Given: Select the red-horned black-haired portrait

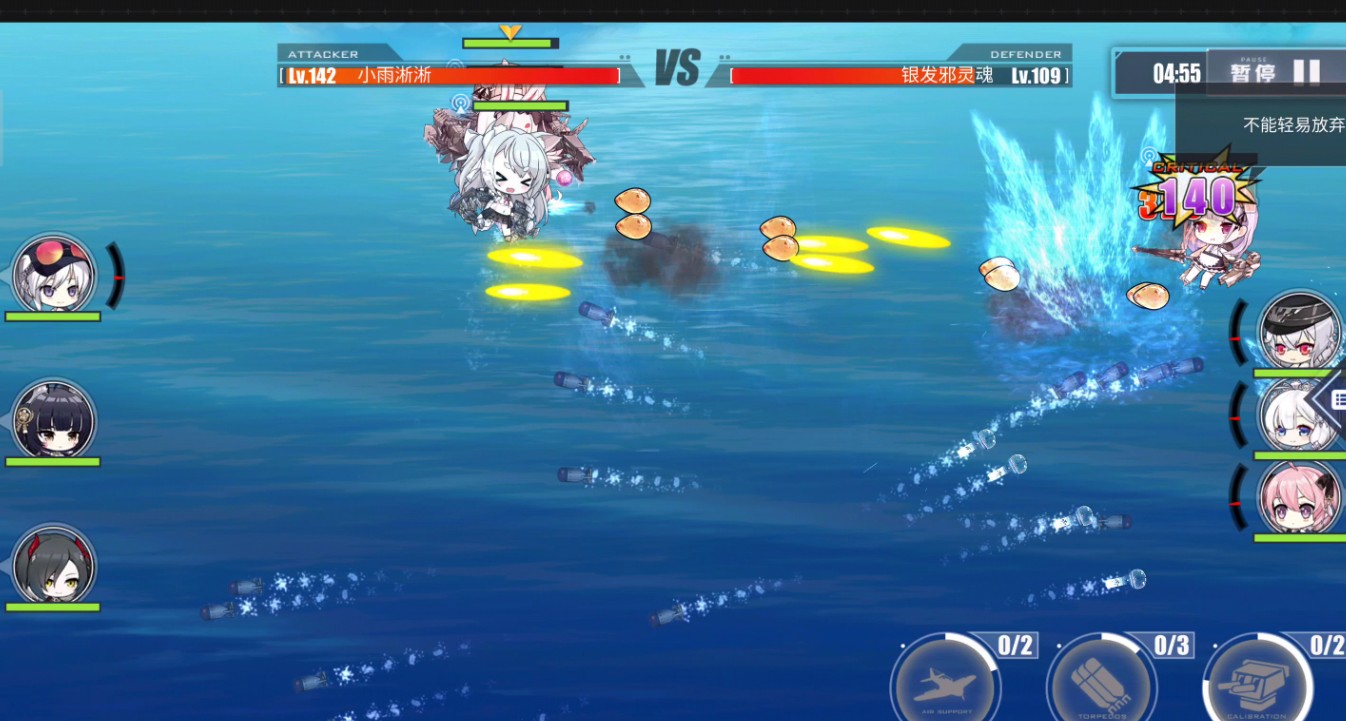Looking at the screenshot, I should [x=54, y=565].
